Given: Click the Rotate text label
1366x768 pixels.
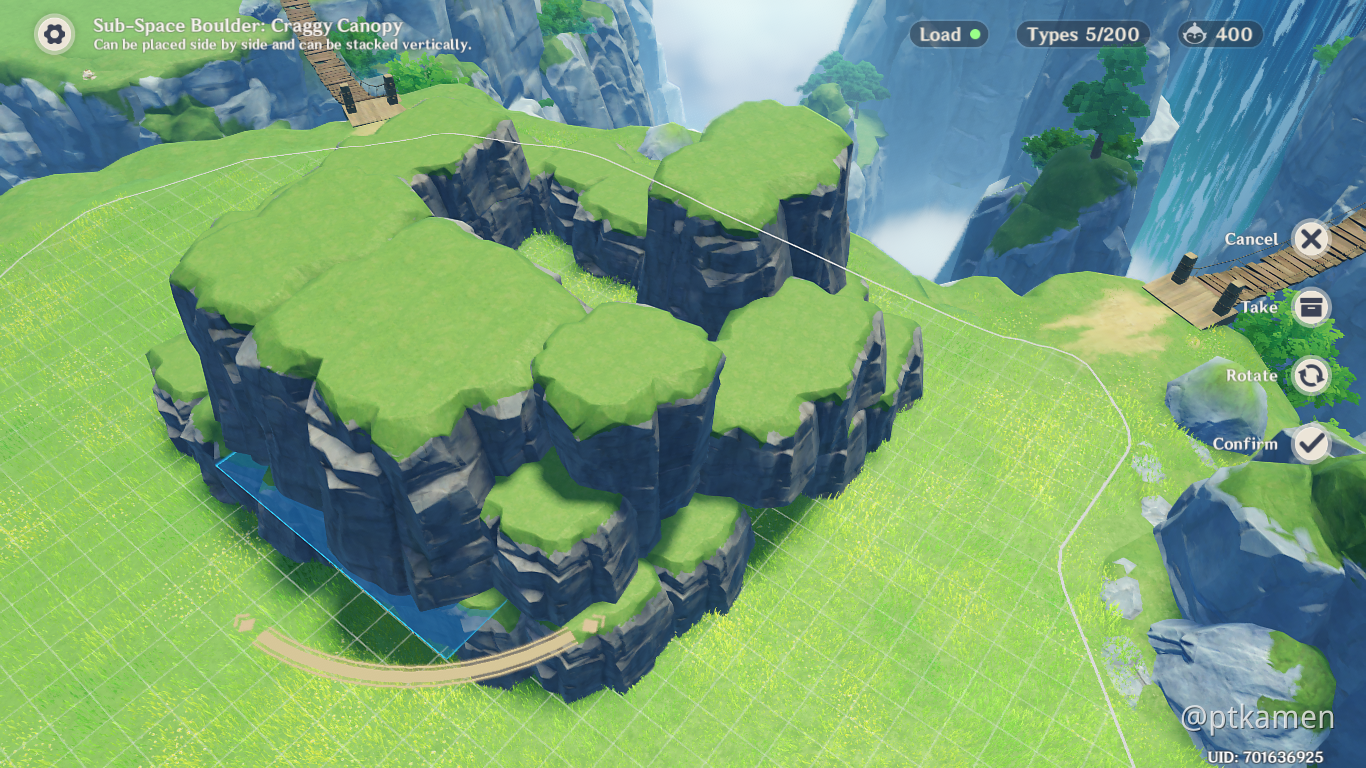Looking at the screenshot, I should (x=1252, y=375).
